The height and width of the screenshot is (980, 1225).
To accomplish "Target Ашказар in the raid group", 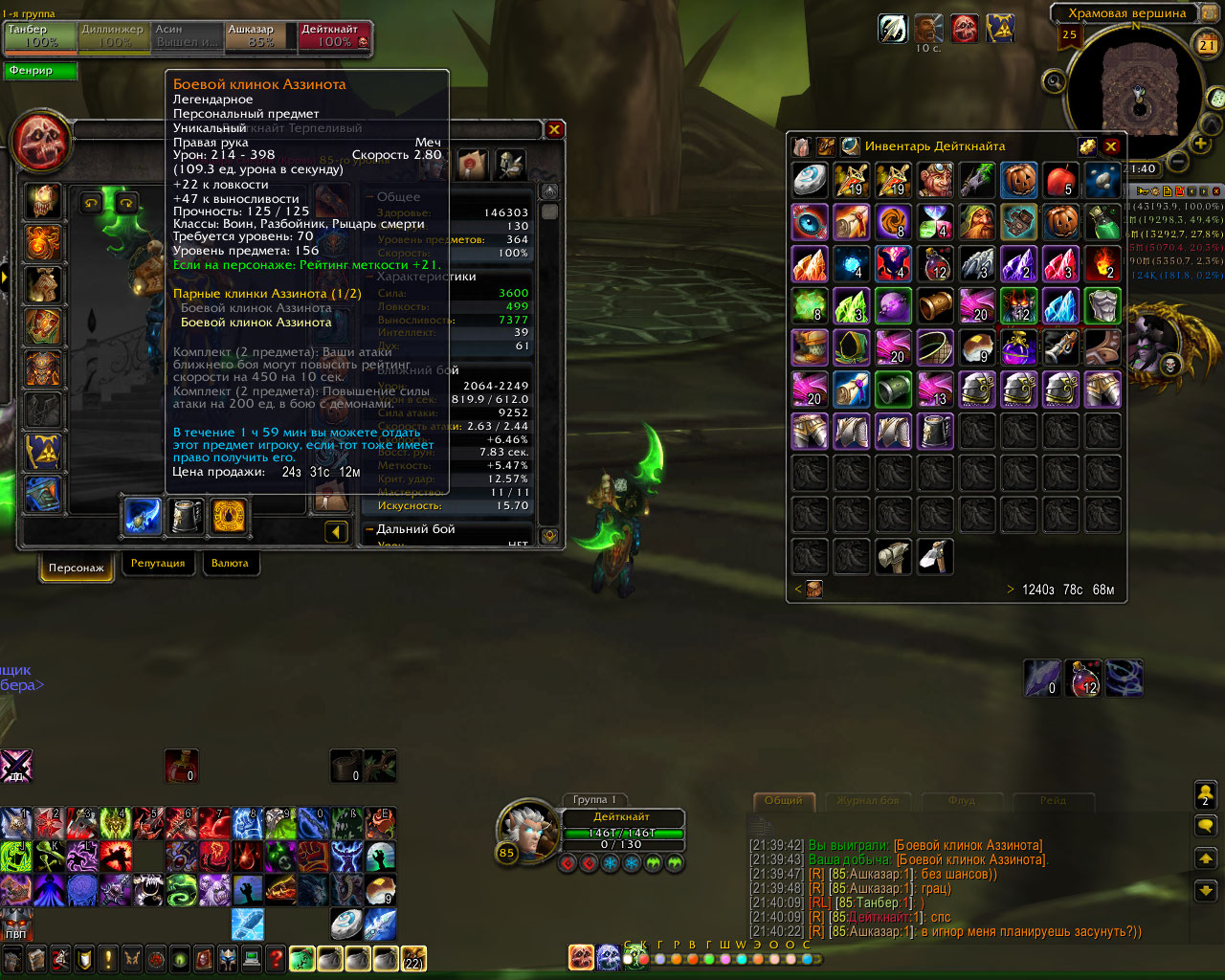I will click(x=260, y=36).
